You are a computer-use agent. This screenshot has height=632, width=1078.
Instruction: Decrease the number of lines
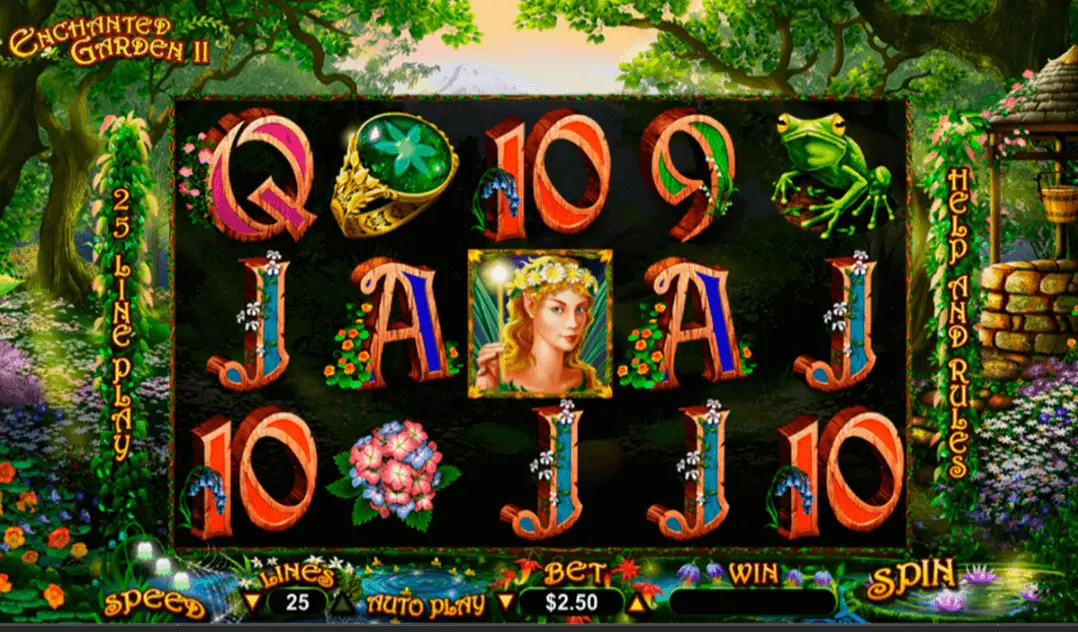point(252,603)
